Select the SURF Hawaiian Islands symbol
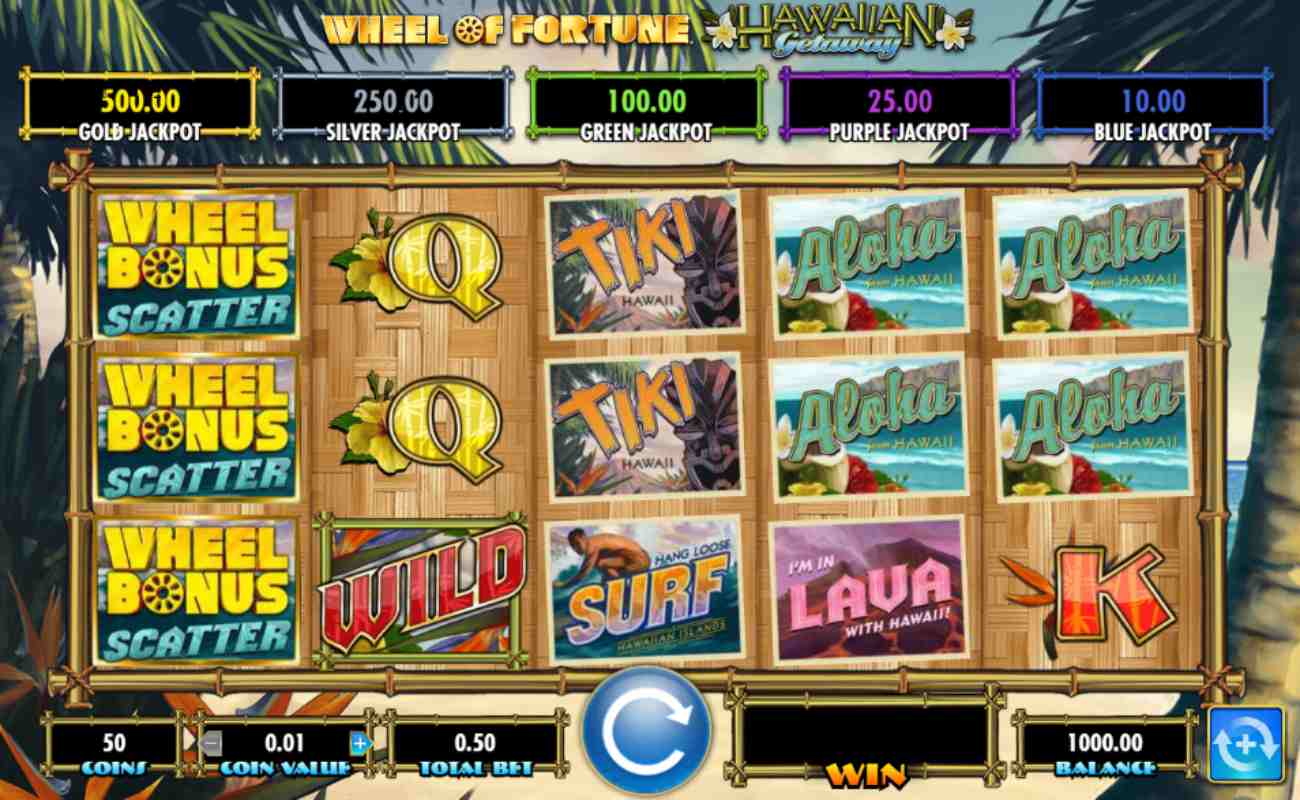This screenshot has height=800, width=1300. coord(645,588)
